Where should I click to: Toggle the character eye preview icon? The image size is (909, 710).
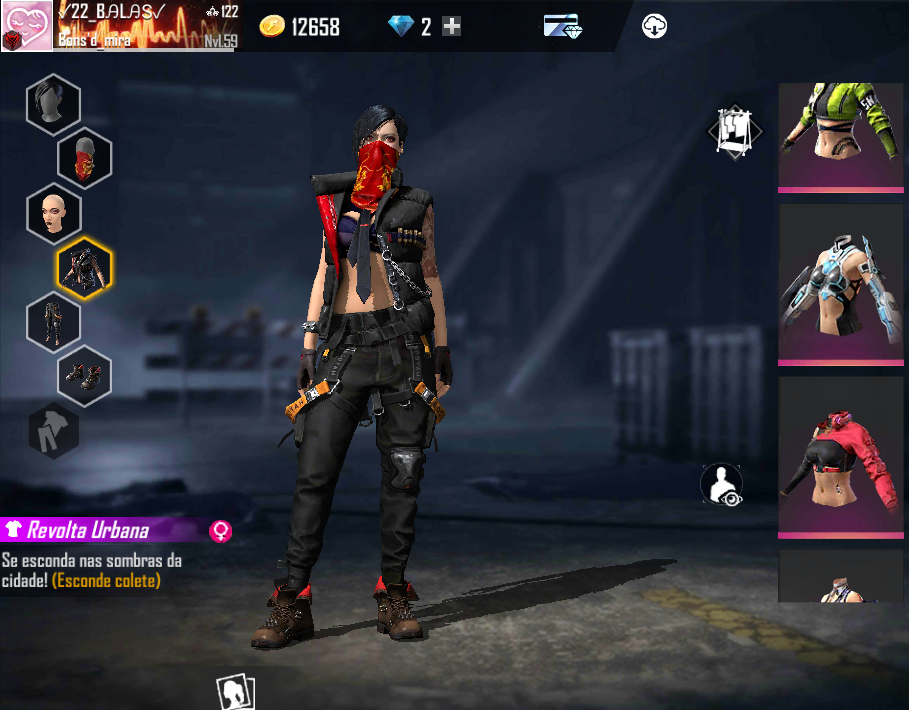(721, 485)
